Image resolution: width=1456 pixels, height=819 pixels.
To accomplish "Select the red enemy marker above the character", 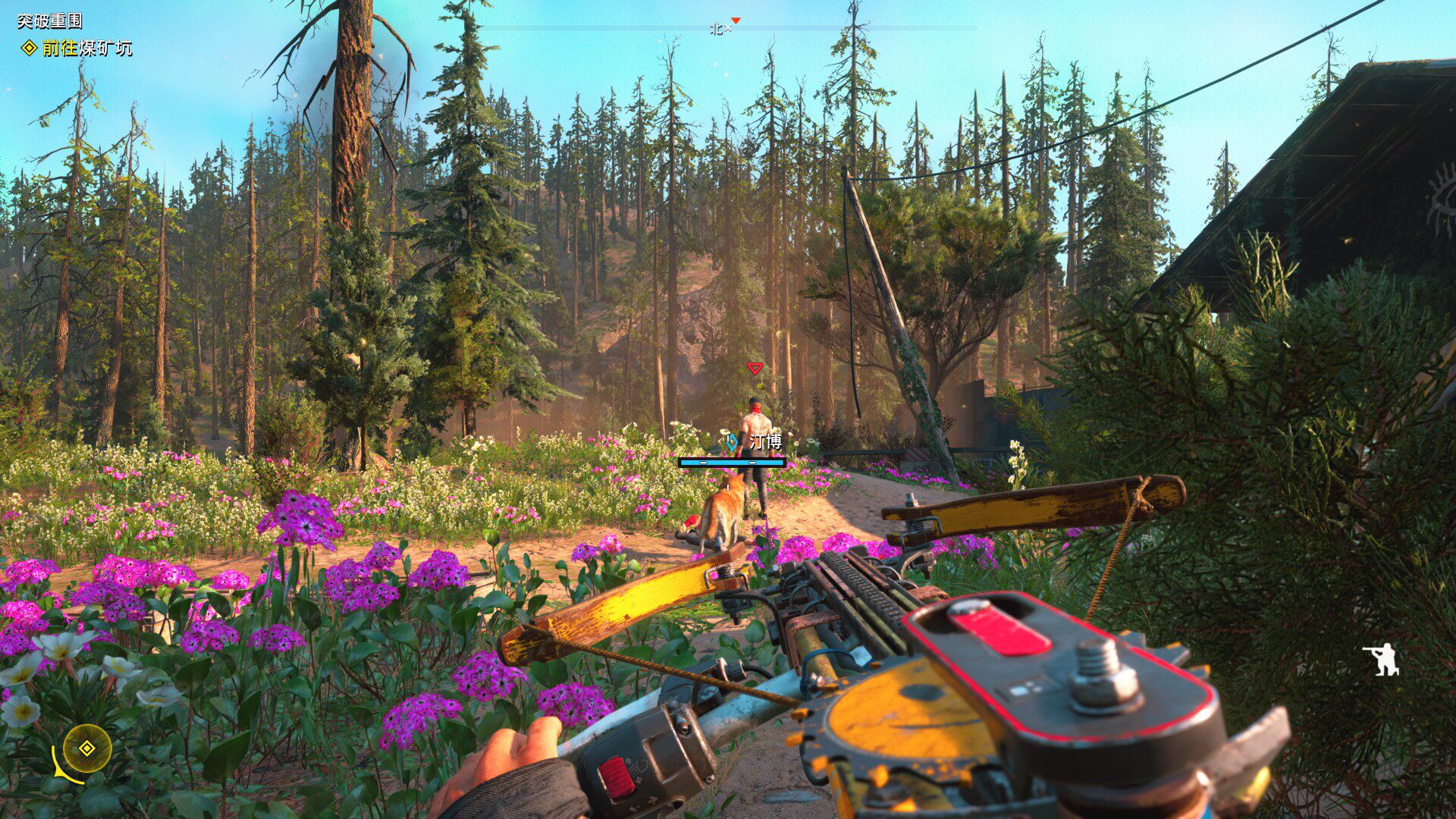I will (x=755, y=369).
